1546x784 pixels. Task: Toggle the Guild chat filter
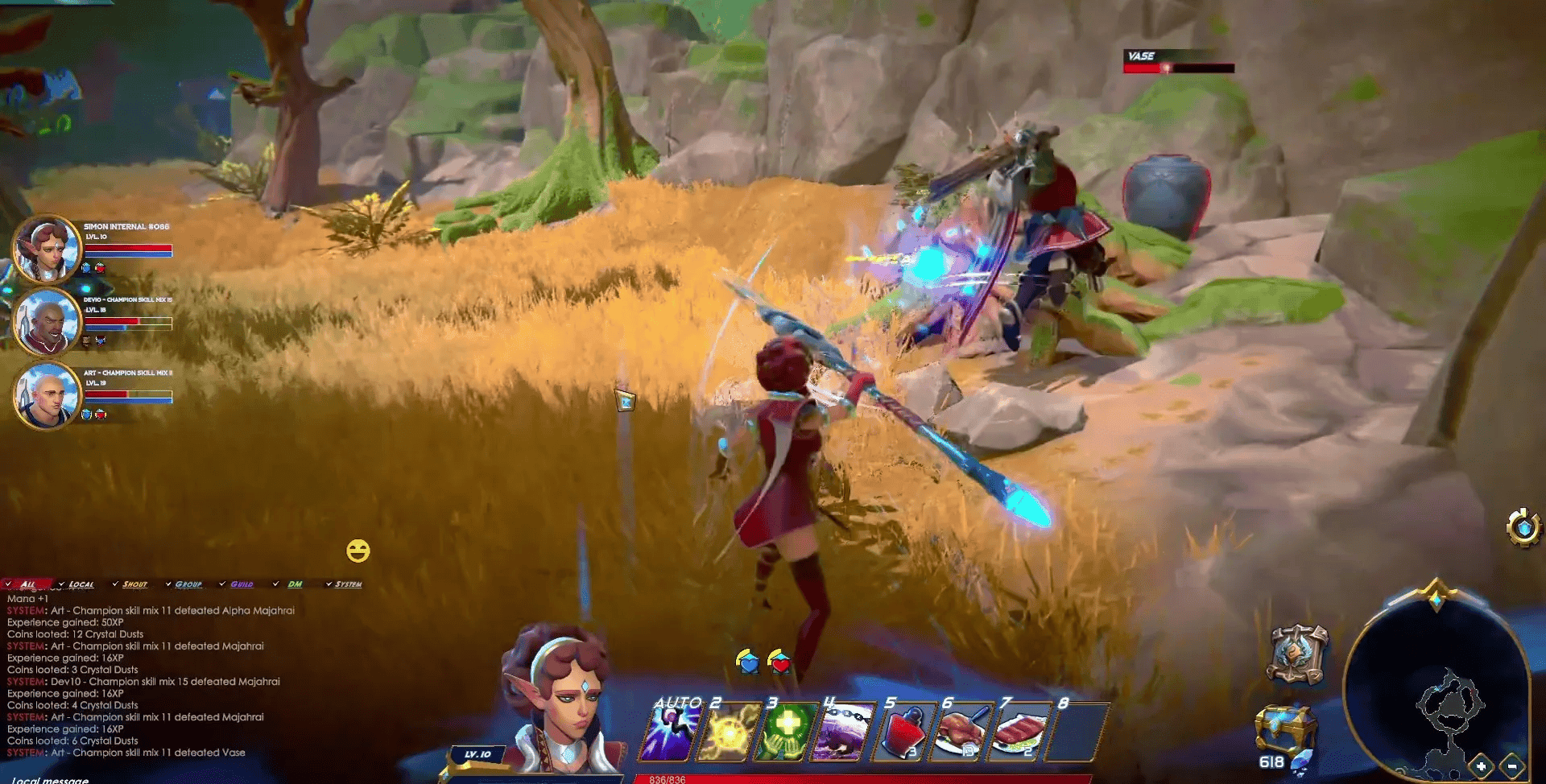242,584
